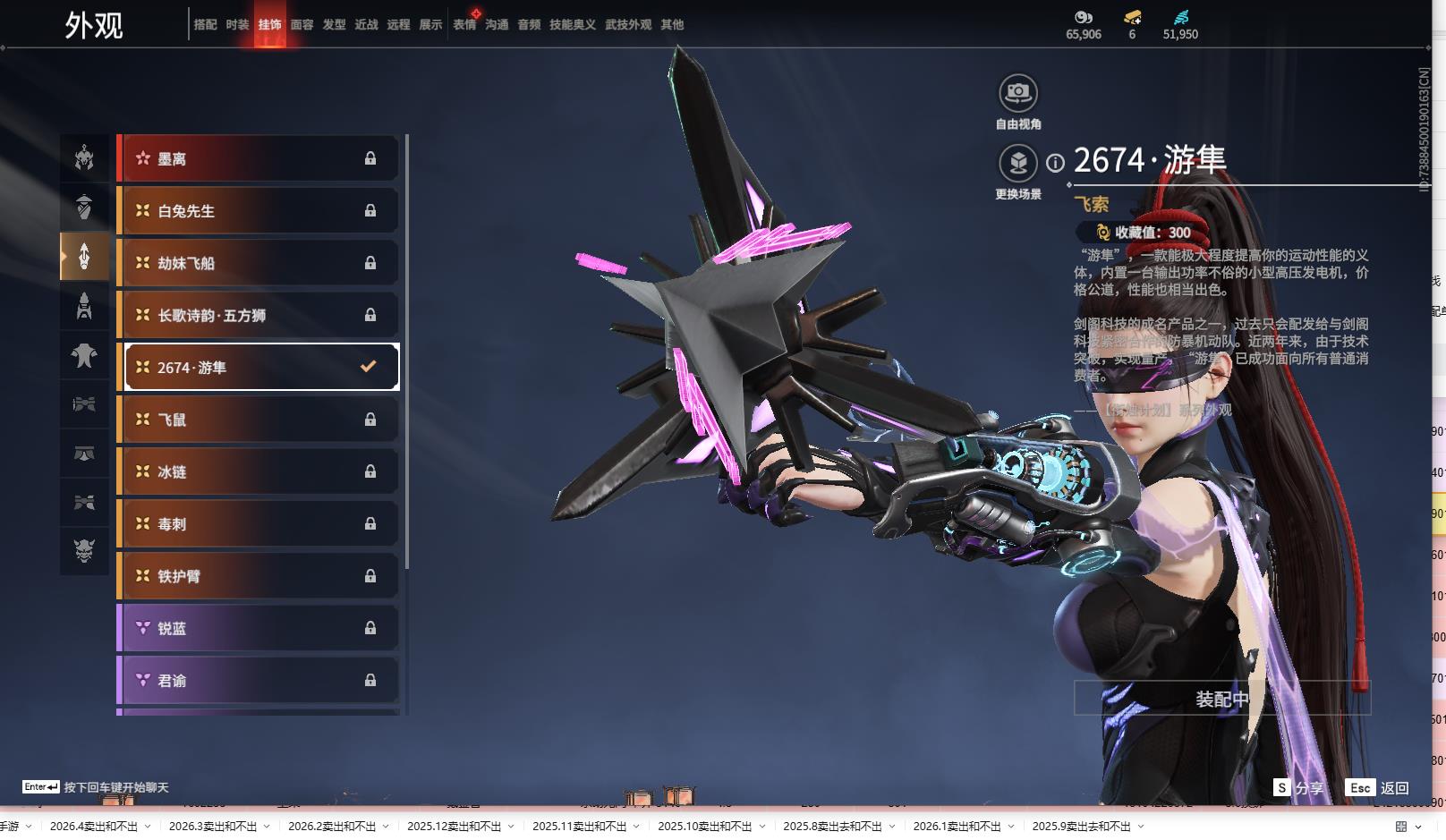The image size is (1446, 840).
Task: Open the 表情 tab
Action: (464, 25)
